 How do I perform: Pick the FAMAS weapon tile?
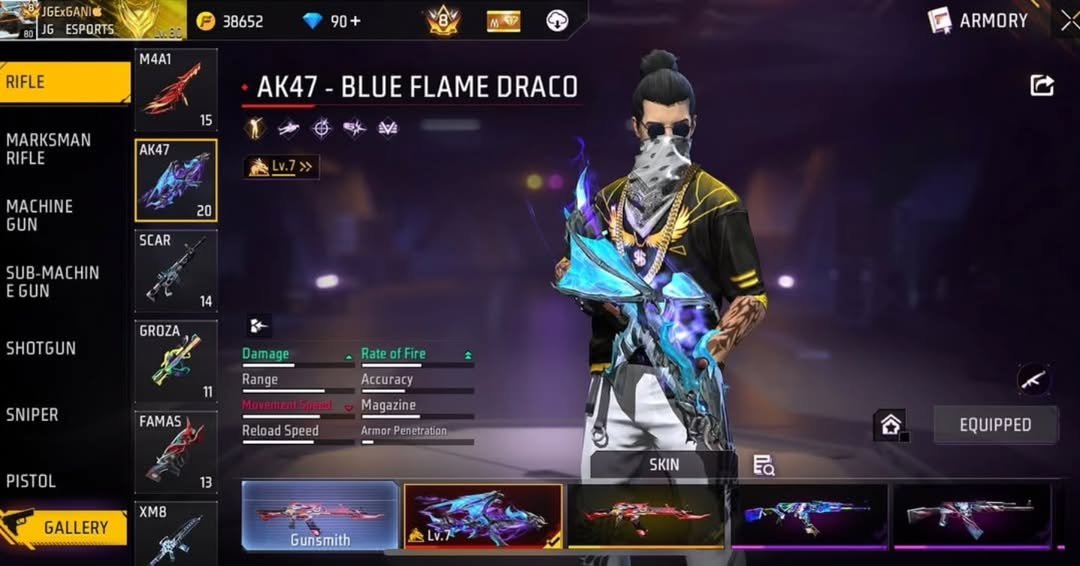point(176,452)
